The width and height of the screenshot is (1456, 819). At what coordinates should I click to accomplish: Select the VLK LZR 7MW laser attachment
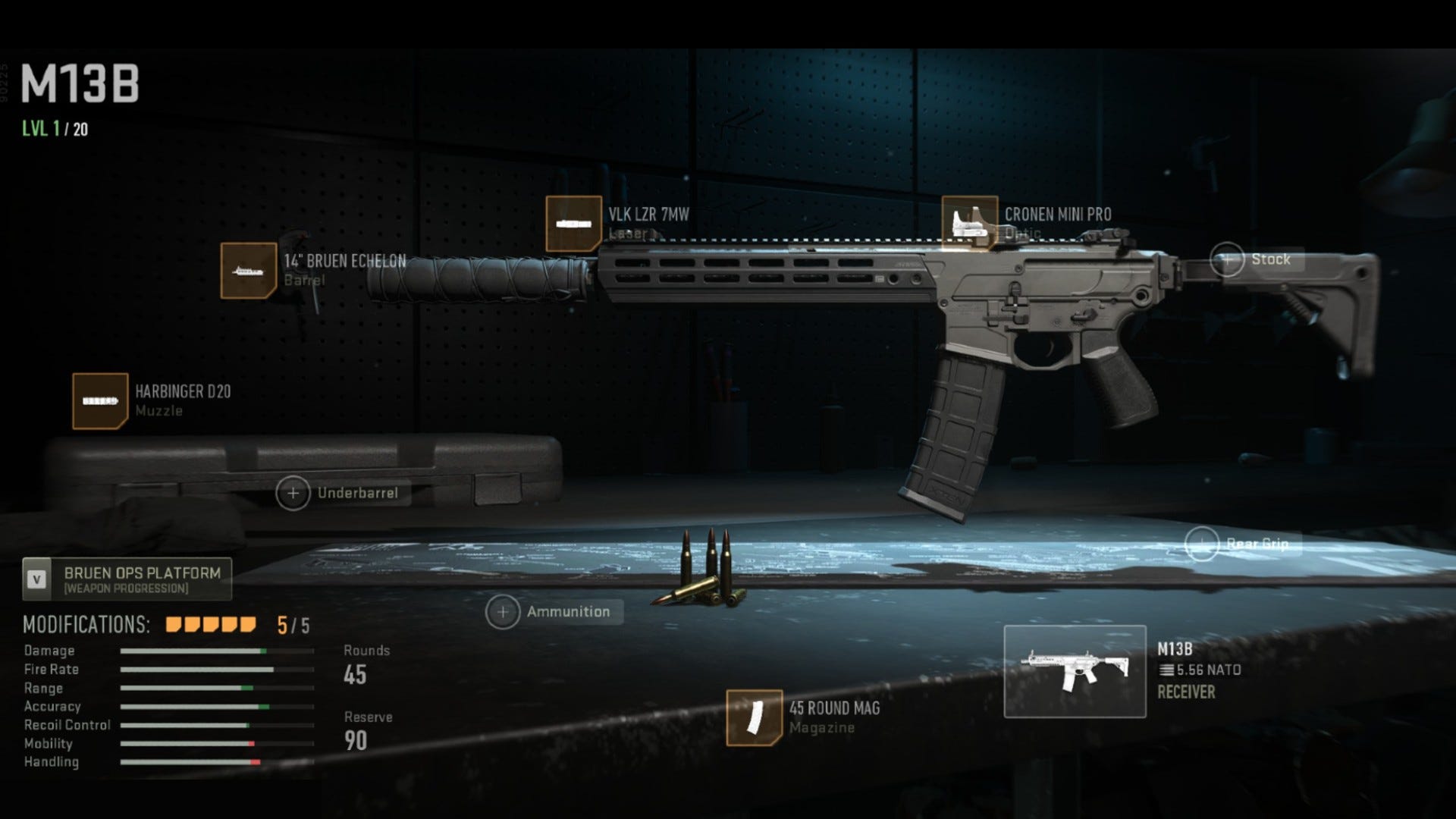pos(574,220)
